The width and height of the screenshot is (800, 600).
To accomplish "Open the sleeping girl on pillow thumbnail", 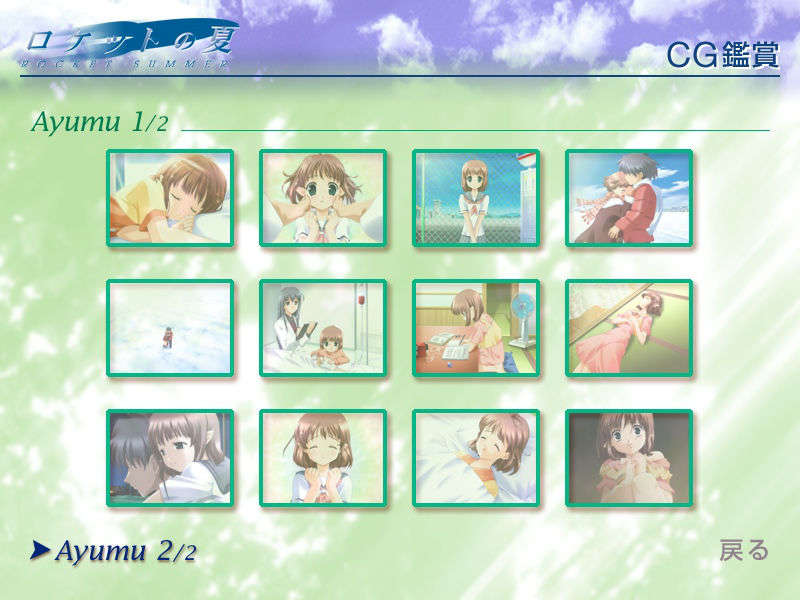I will pyautogui.click(x=170, y=198).
